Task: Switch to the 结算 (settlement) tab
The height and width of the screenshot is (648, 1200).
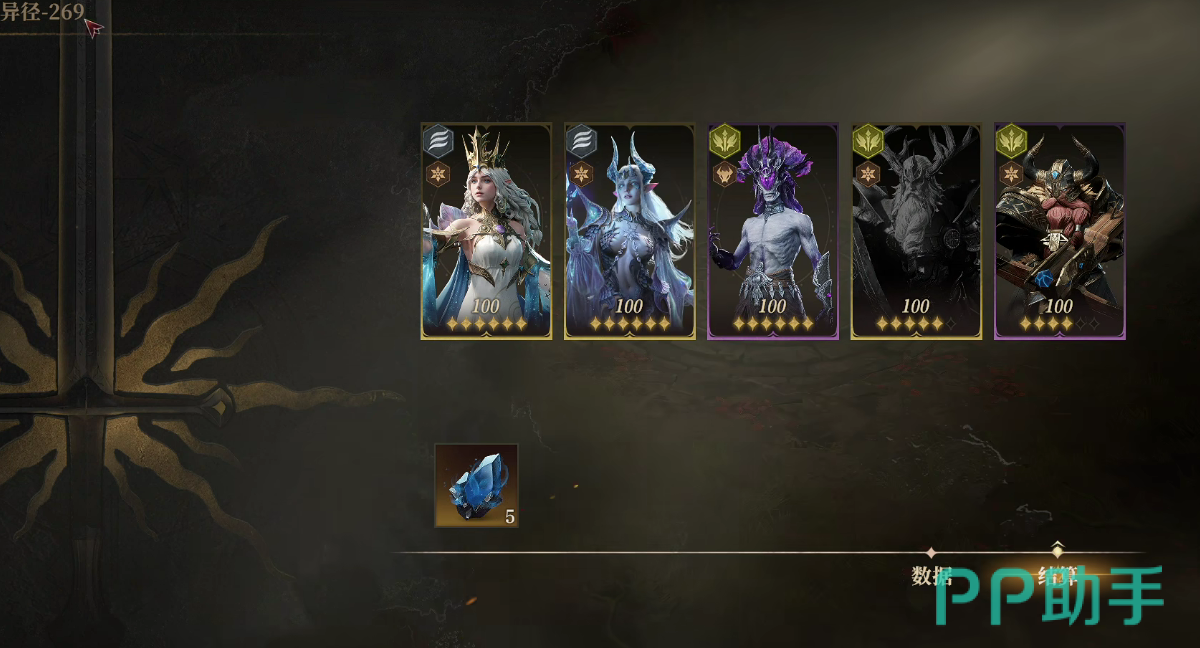Action: (x=1056, y=575)
